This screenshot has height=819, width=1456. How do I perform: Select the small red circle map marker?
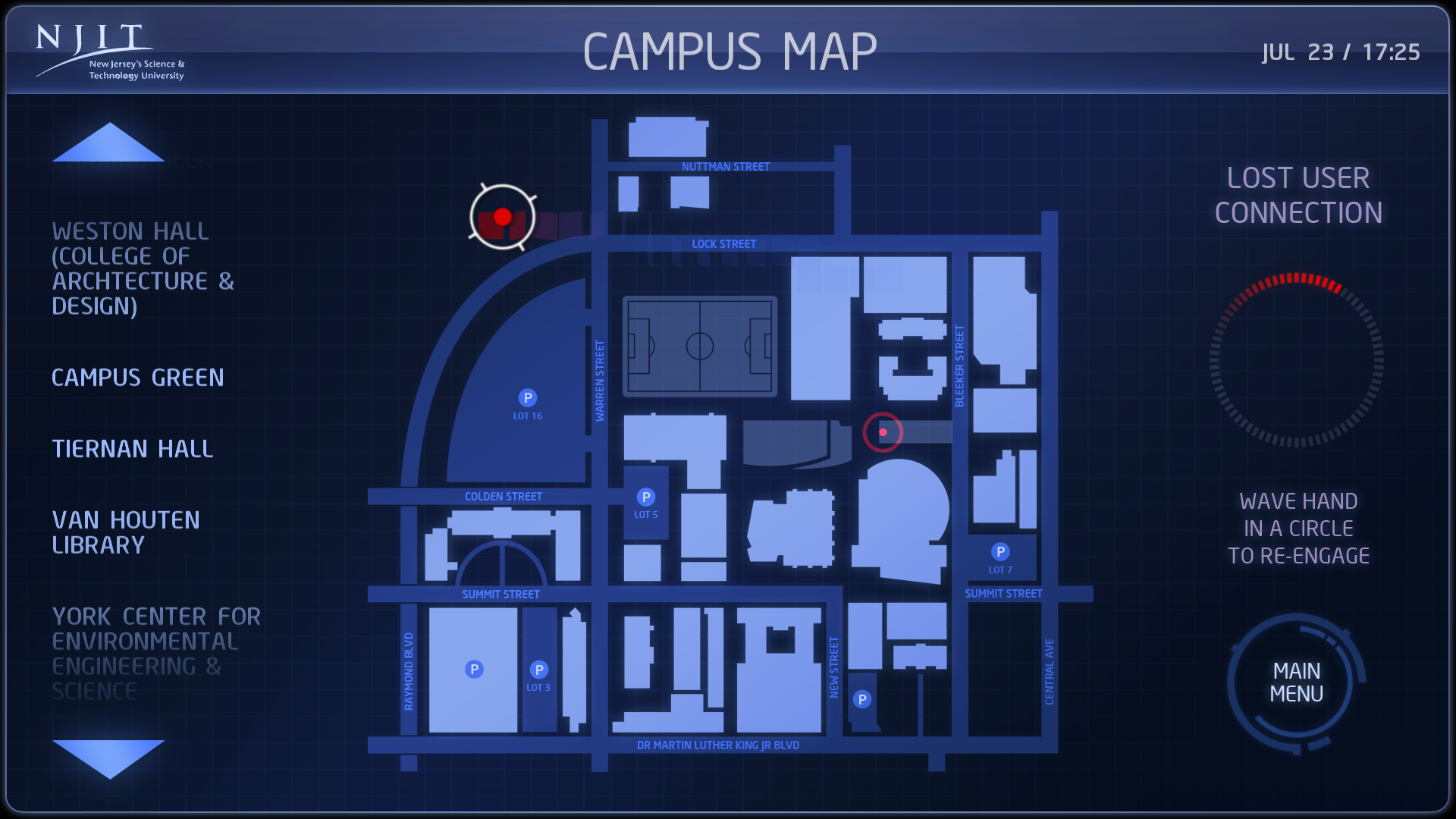click(883, 432)
